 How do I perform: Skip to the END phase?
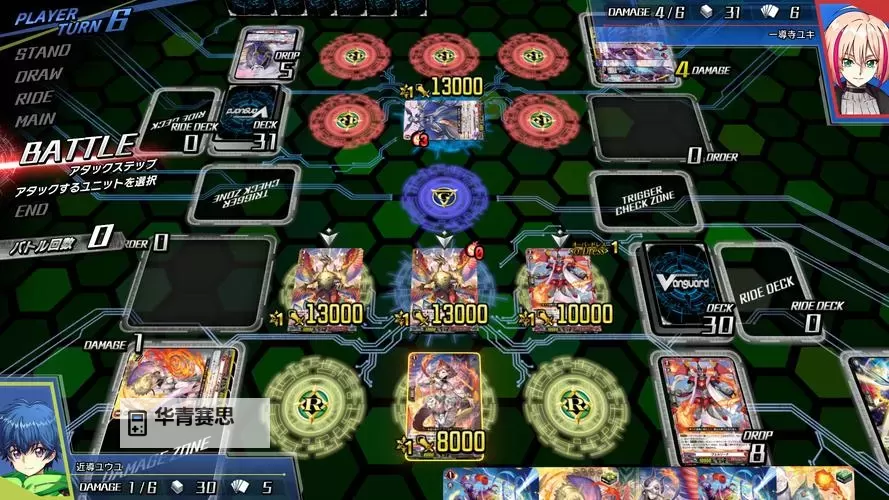pyautogui.click(x=31, y=209)
